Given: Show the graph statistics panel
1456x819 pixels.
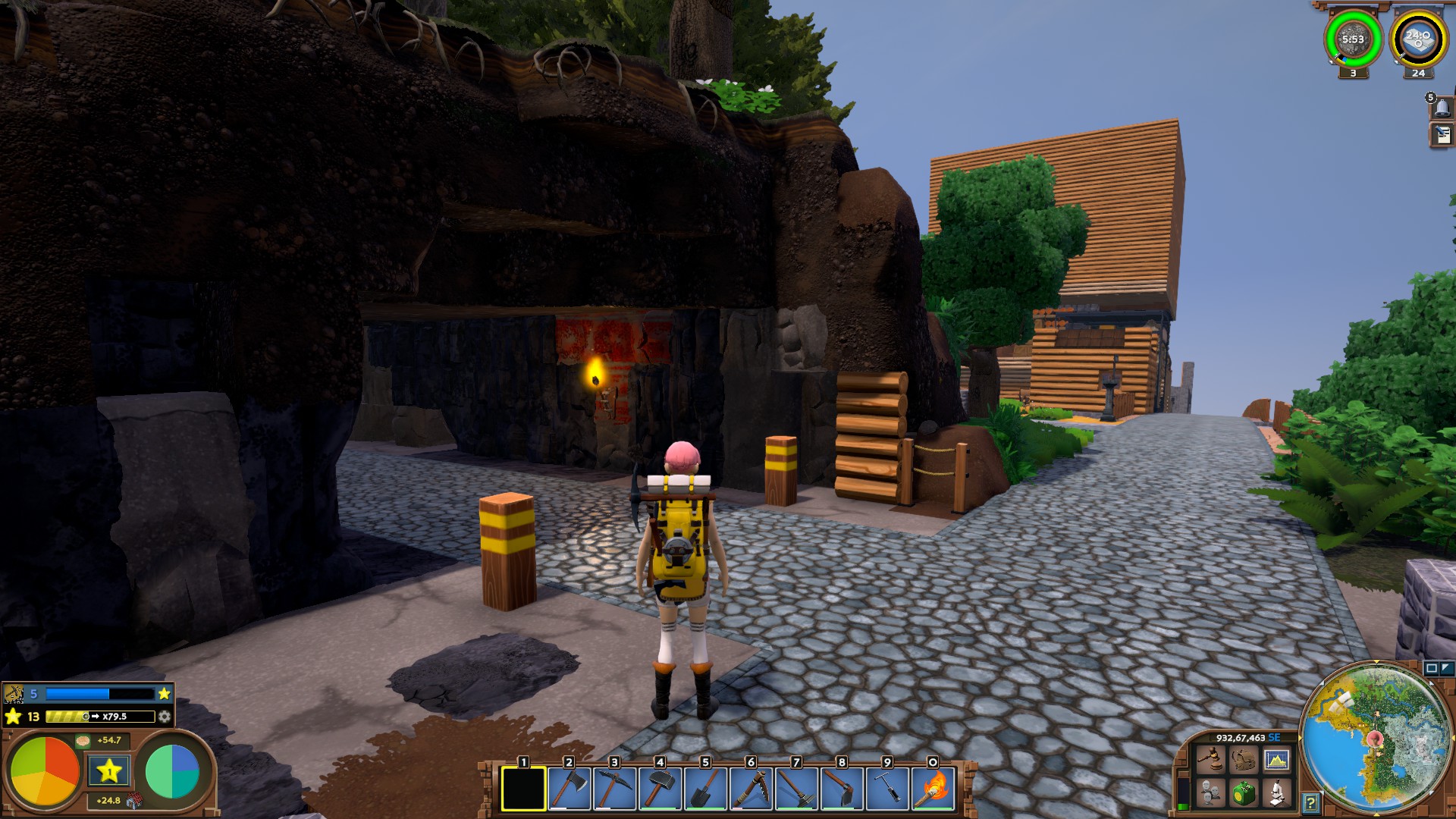Looking at the screenshot, I should coord(1277,759).
